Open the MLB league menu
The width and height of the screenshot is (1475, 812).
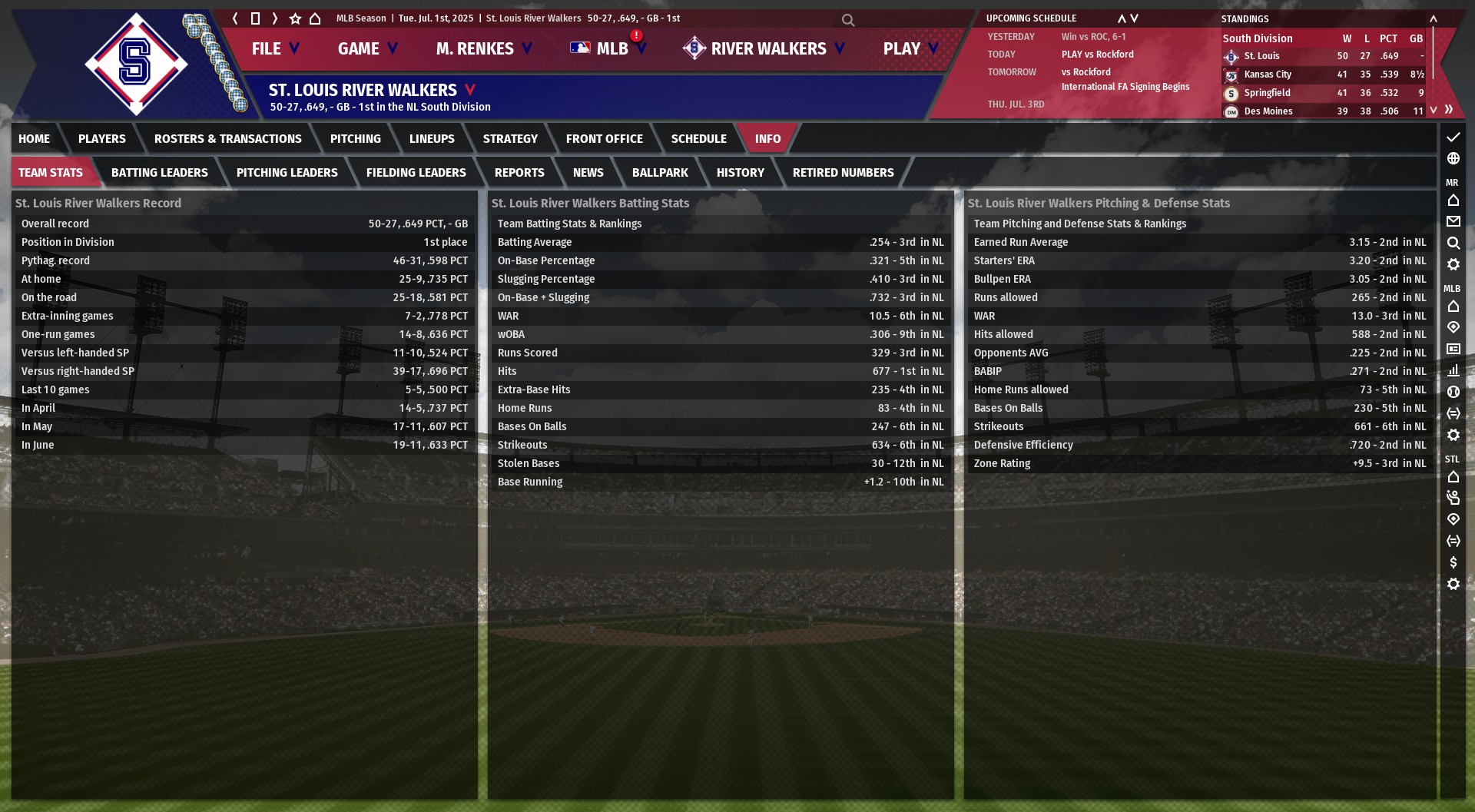(x=609, y=48)
